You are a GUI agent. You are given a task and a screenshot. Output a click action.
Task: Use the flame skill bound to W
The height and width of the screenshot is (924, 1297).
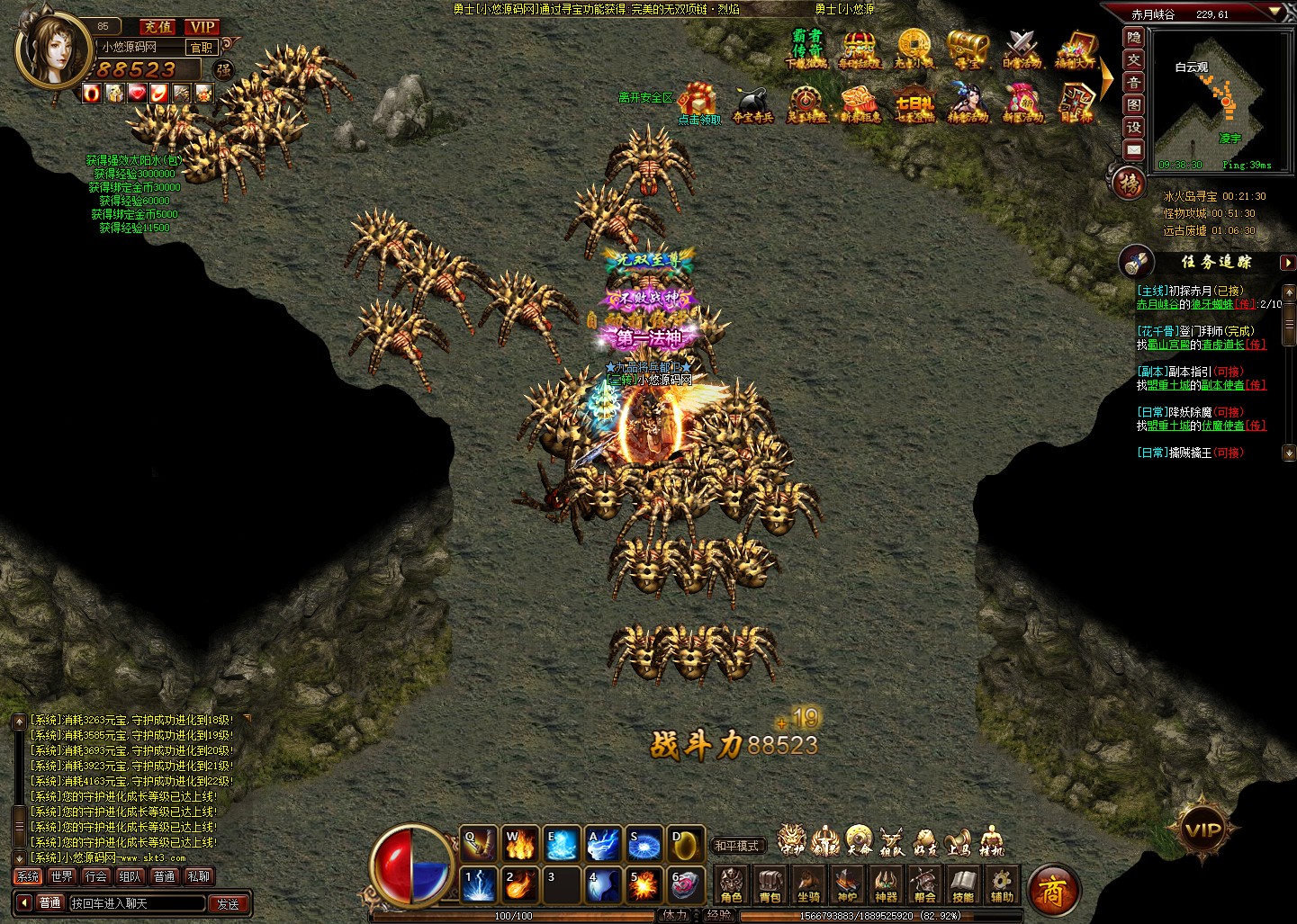pyautogui.click(x=519, y=844)
